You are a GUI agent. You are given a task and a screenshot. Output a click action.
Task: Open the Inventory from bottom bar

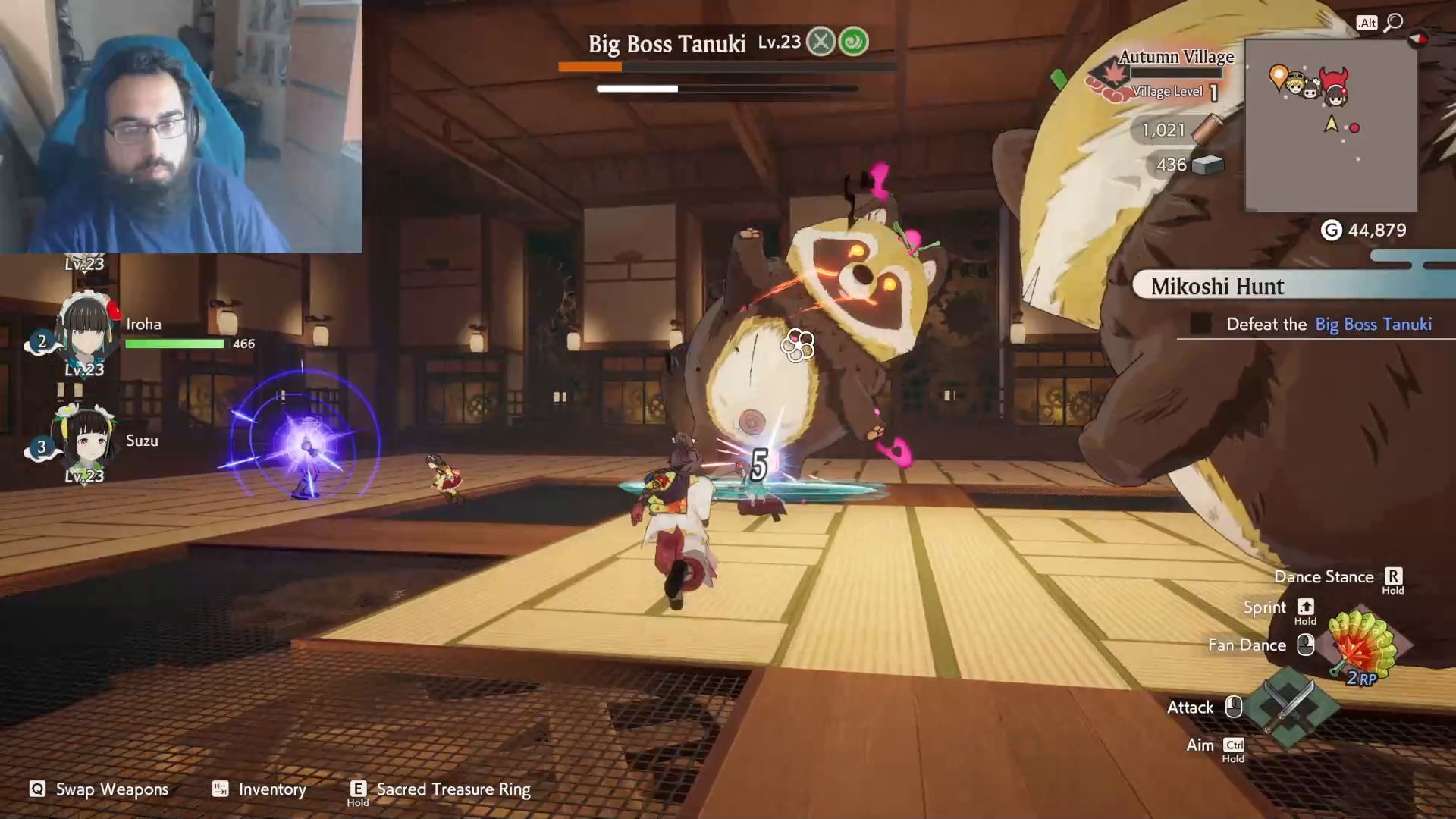[259, 789]
